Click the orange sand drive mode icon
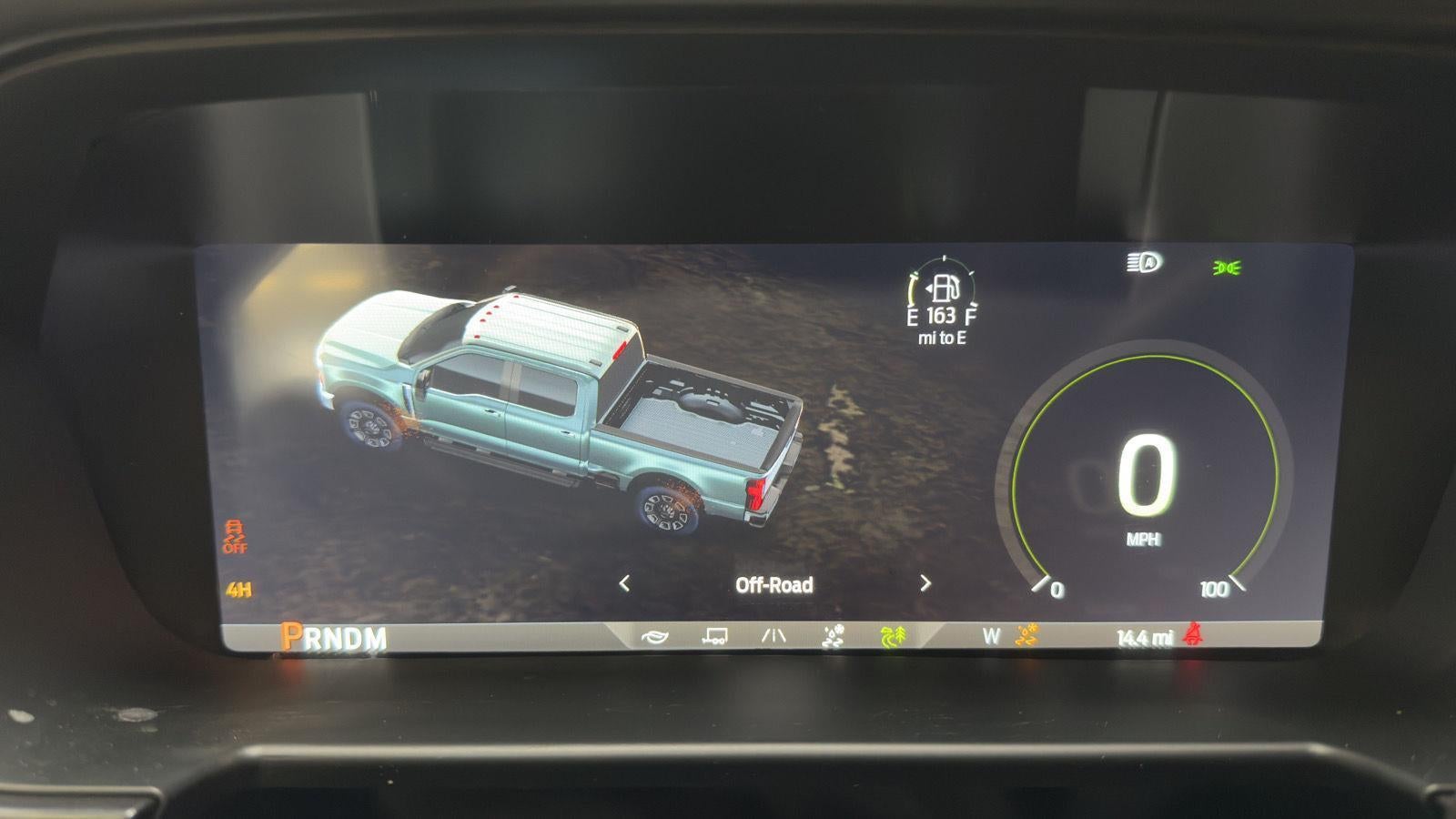Viewport: 1456px width, 819px height. tap(1026, 635)
